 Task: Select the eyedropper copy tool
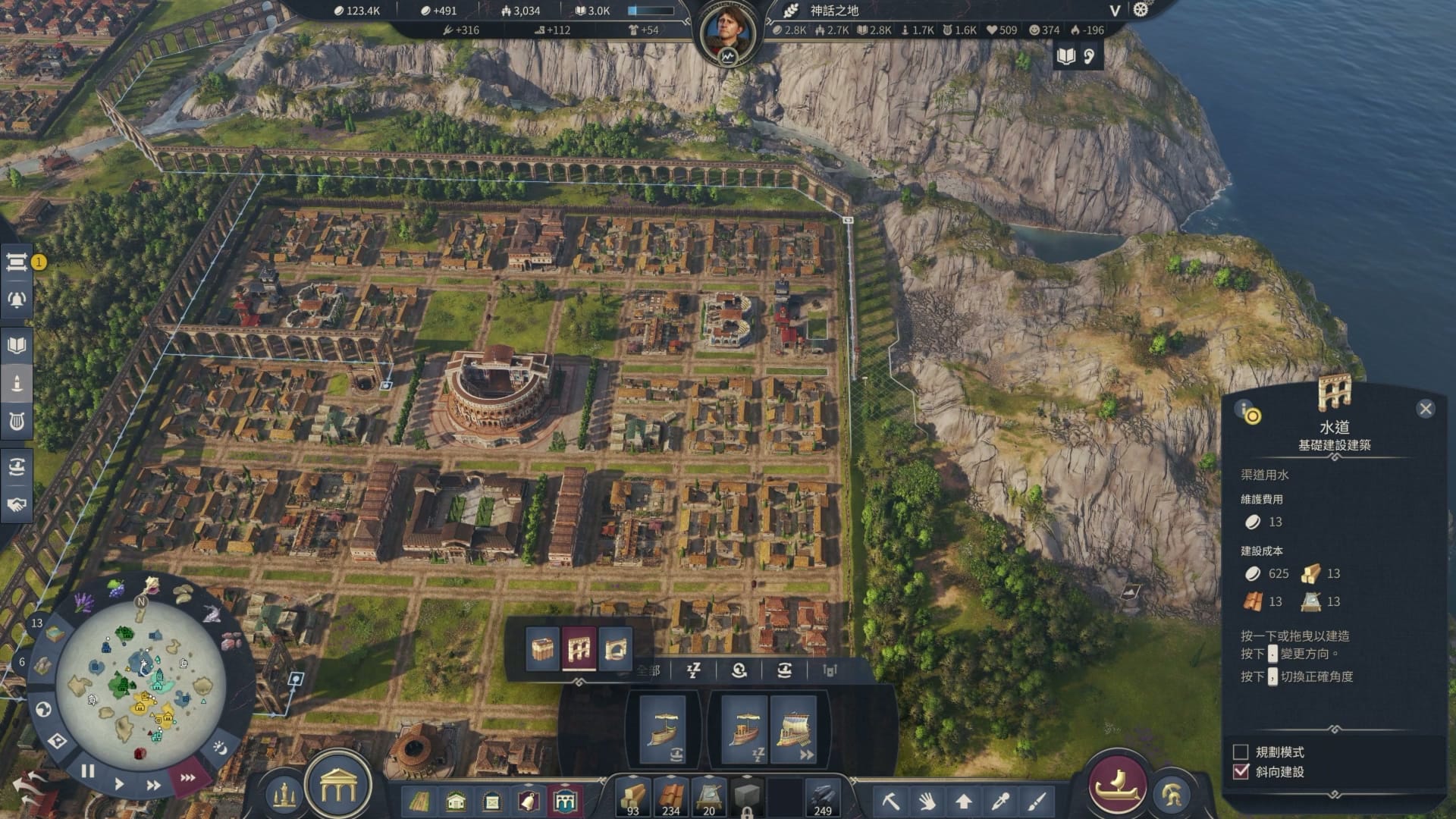[1000, 800]
